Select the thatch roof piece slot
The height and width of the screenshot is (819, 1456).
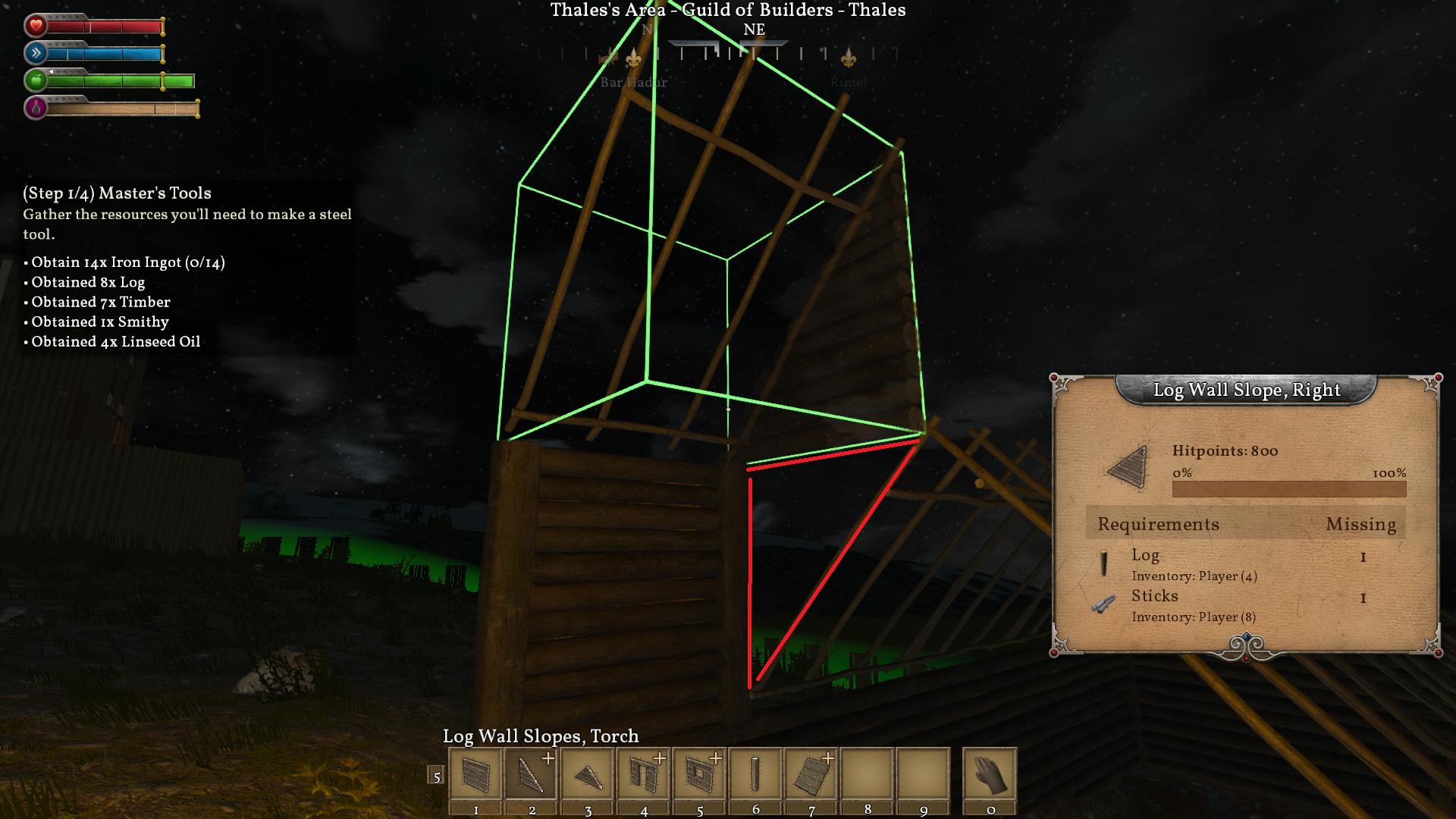pyautogui.click(x=811, y=774)
